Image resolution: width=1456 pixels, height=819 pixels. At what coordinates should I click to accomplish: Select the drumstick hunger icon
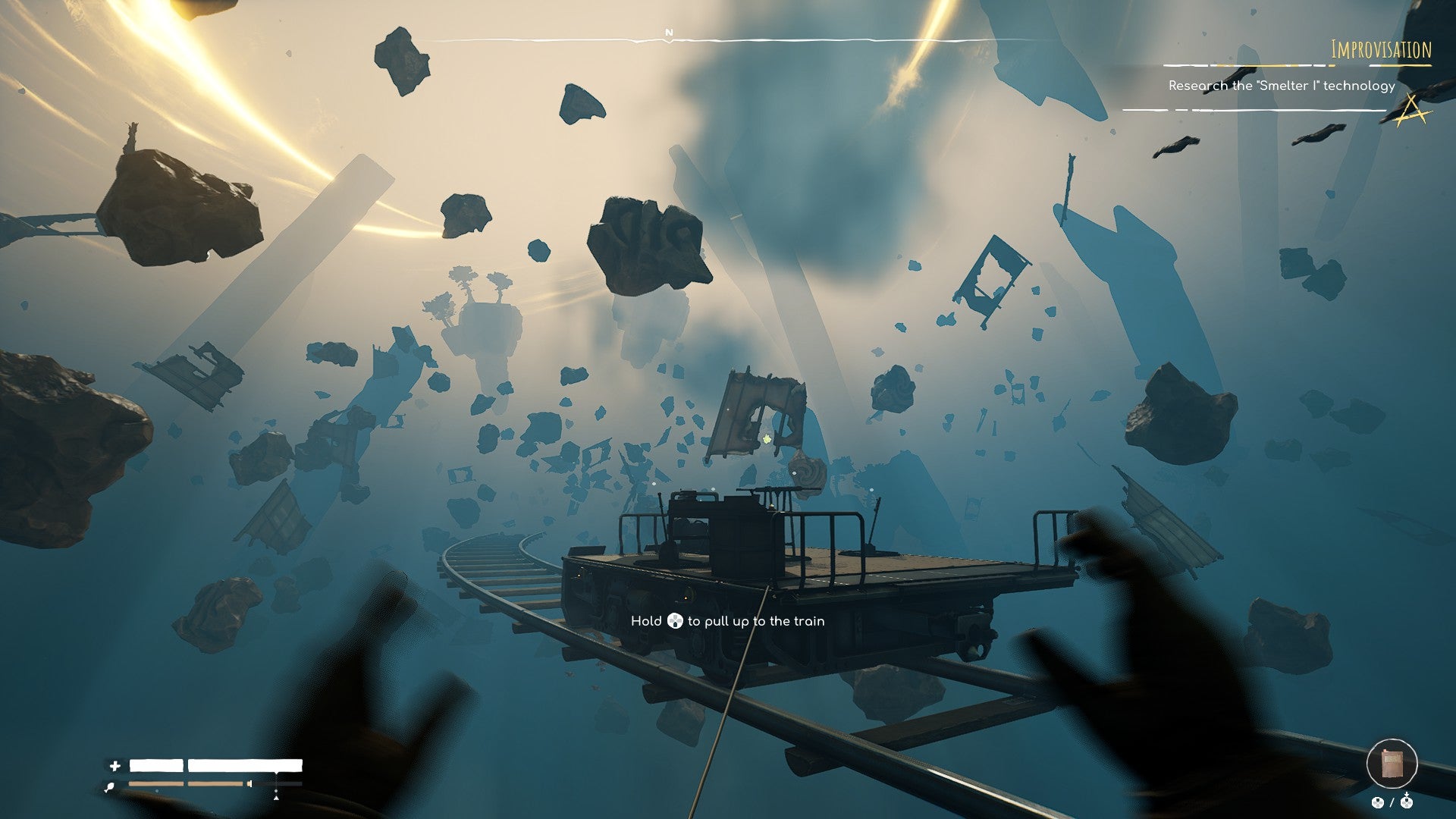coord(109,786)
